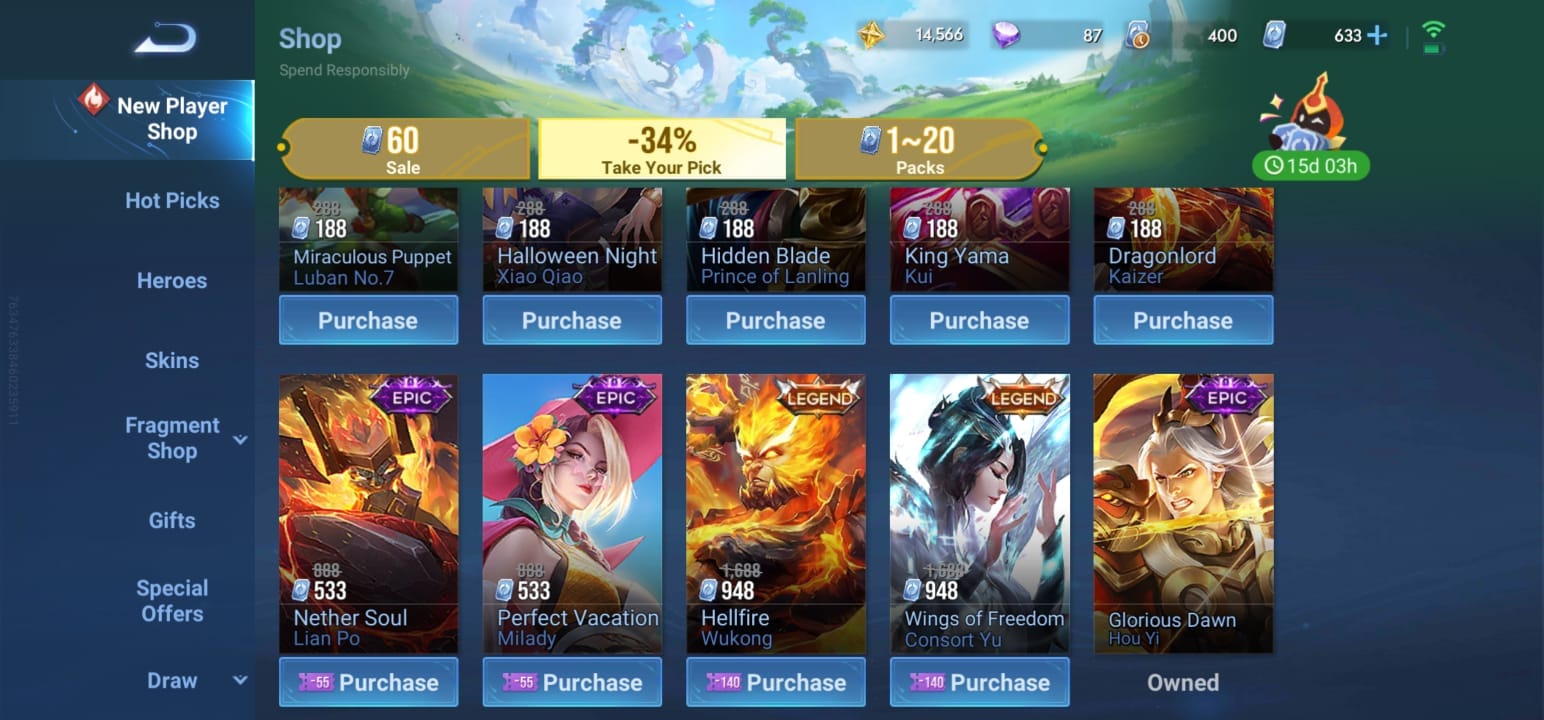This screenshot has width=1544, height=720.
Task: Open the Perfect Vacation Milady thumbnail
Action: click(x=572, y=500)
